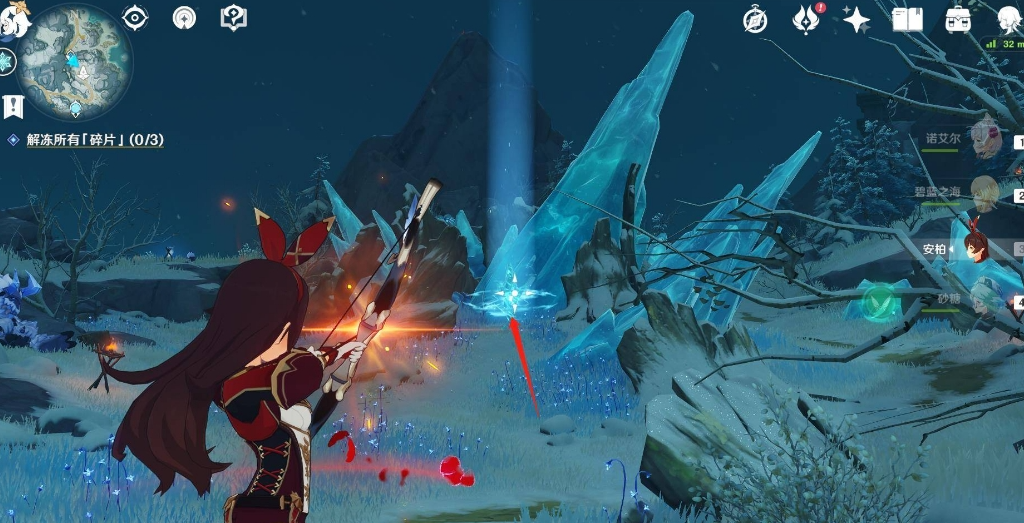Open the battle pass wings icon
Image resolution: width=1024 pixels, height=523 pixels.
tap(806, 19)
